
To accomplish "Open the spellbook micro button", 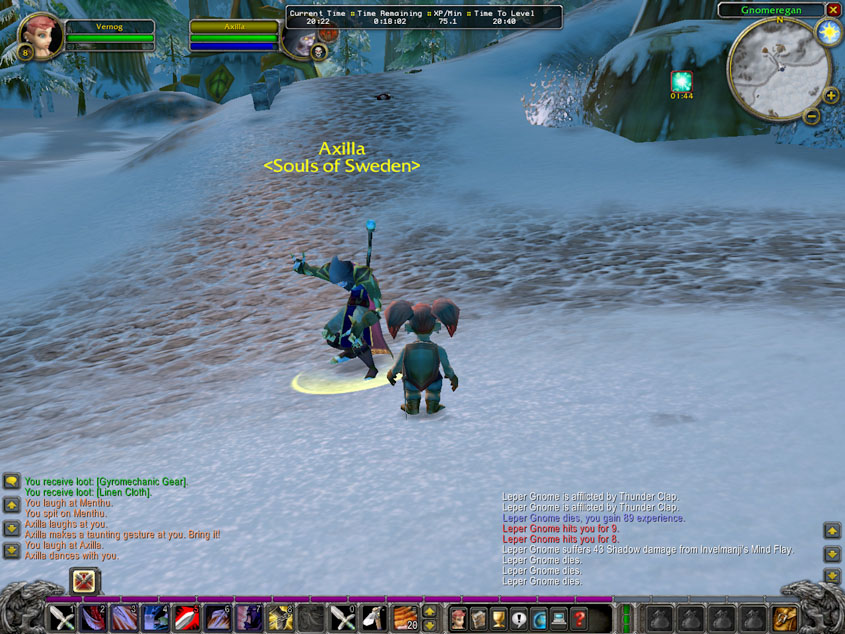I will click(479, 618).
